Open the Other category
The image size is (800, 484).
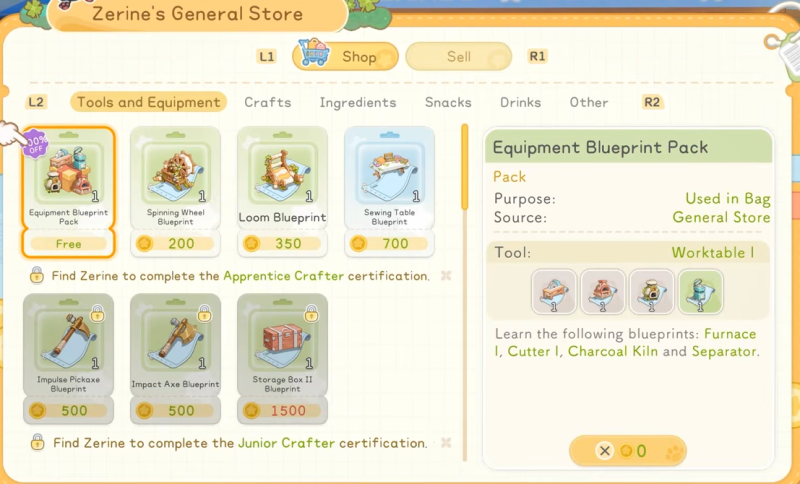(589, 102)
